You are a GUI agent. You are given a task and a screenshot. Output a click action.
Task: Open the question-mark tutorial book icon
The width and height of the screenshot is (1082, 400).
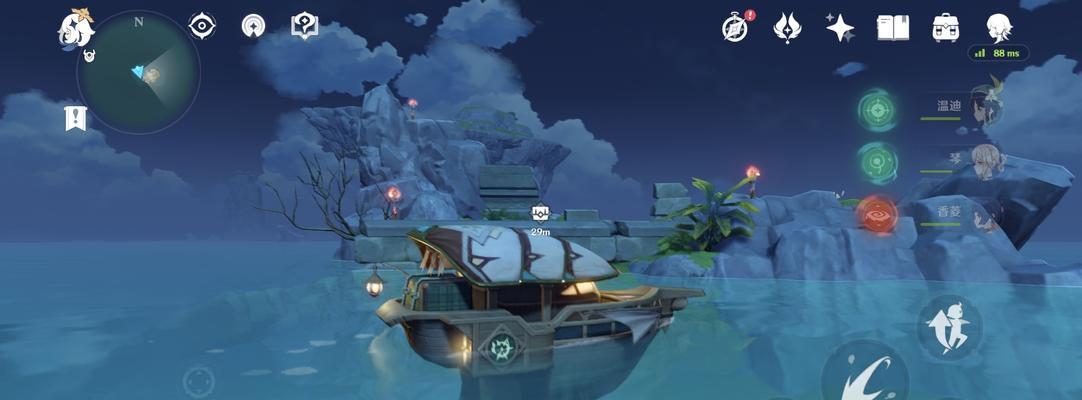(304, 26)
